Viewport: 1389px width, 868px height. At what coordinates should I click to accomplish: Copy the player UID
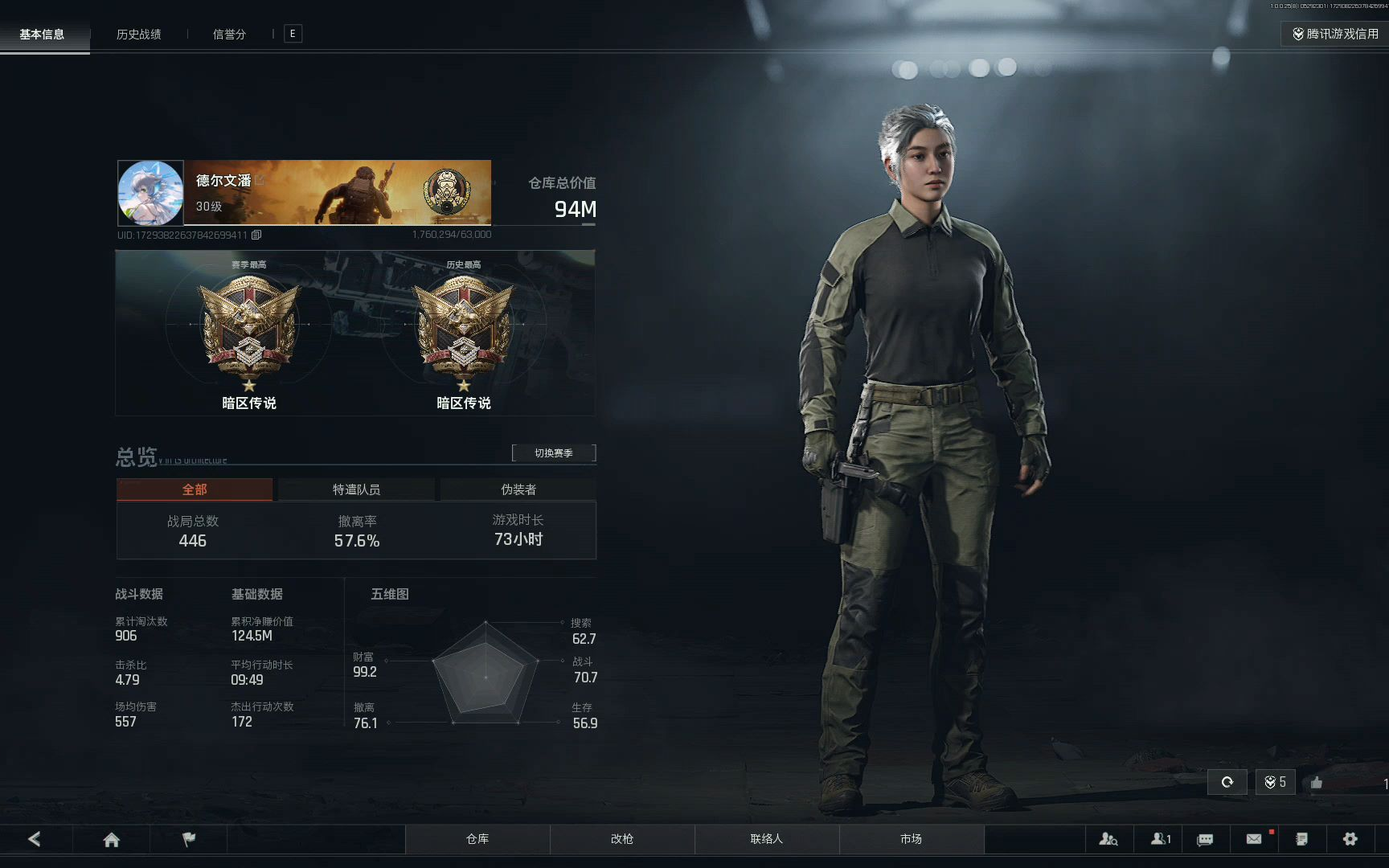coord(256,235)
